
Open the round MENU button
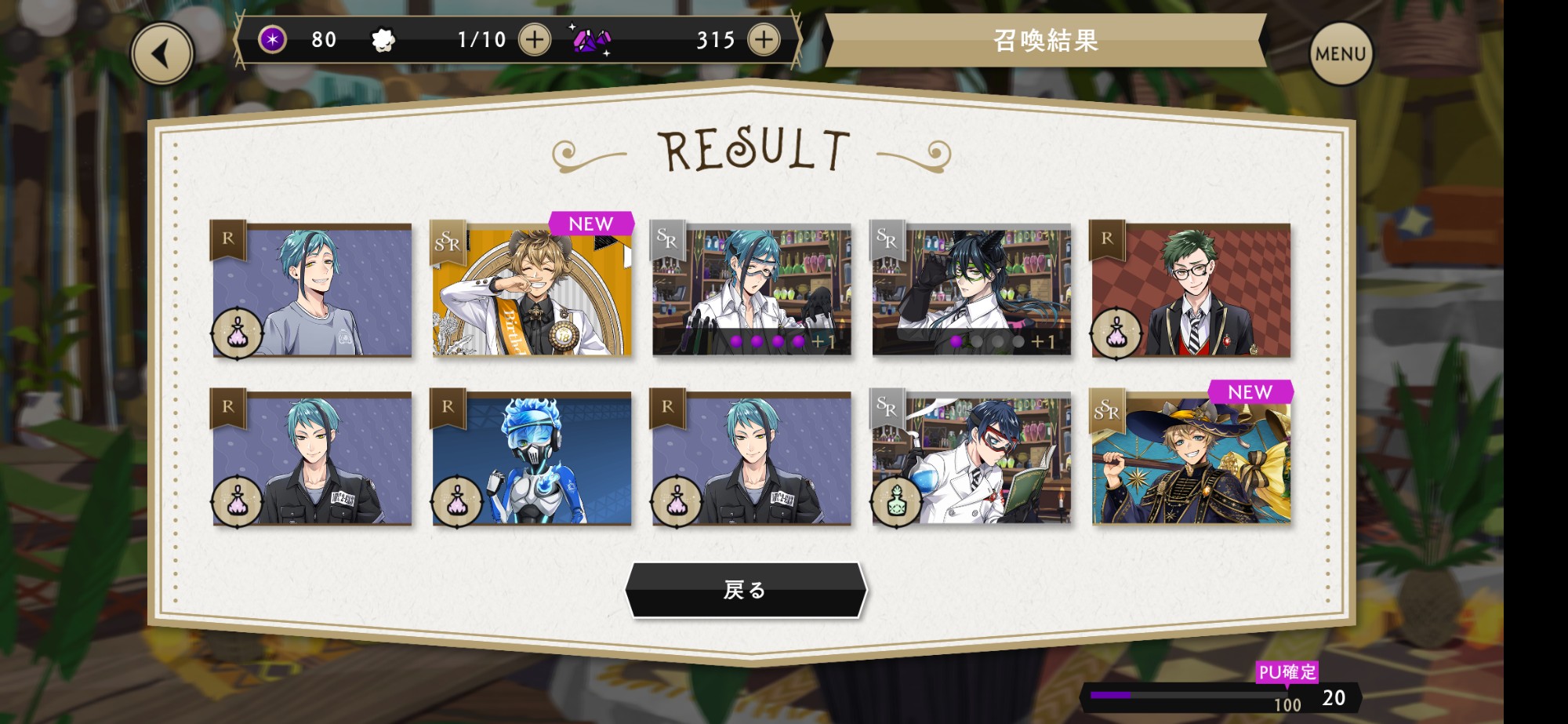pyautogui.click(x=1341, y=53)
